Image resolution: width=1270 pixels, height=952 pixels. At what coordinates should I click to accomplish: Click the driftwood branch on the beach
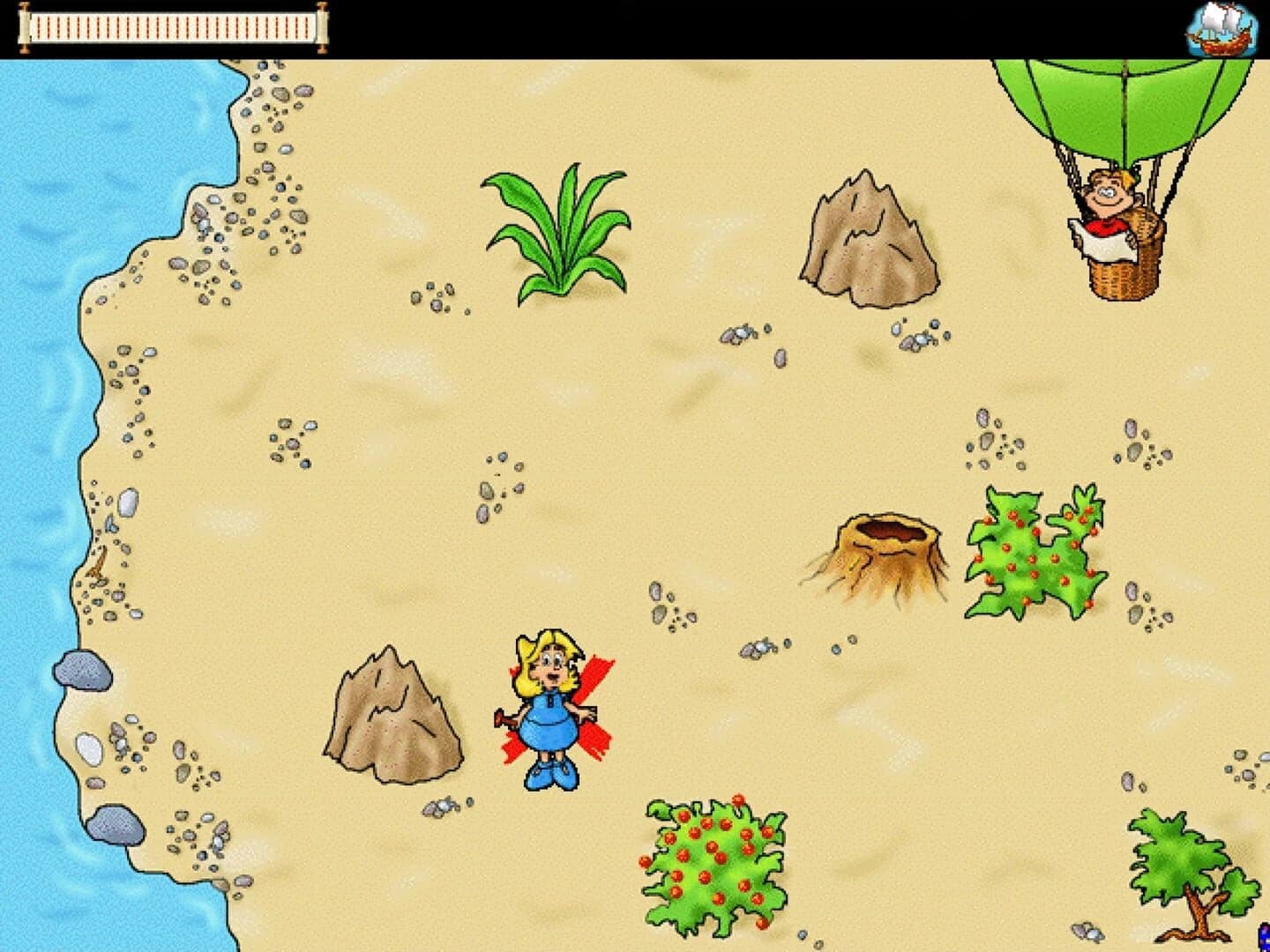99,562
